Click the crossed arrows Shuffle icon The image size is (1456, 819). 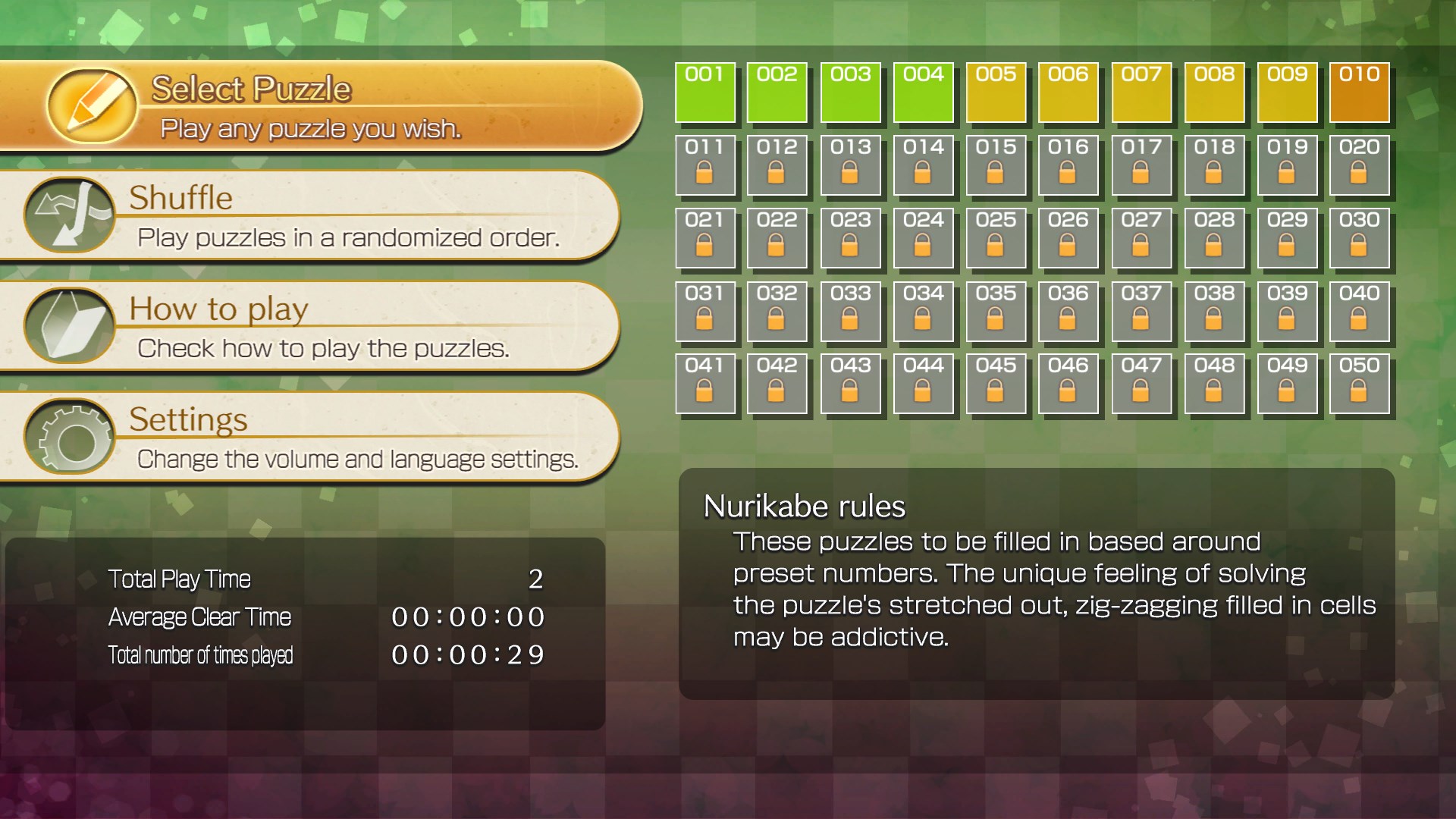tap(70, 215)
